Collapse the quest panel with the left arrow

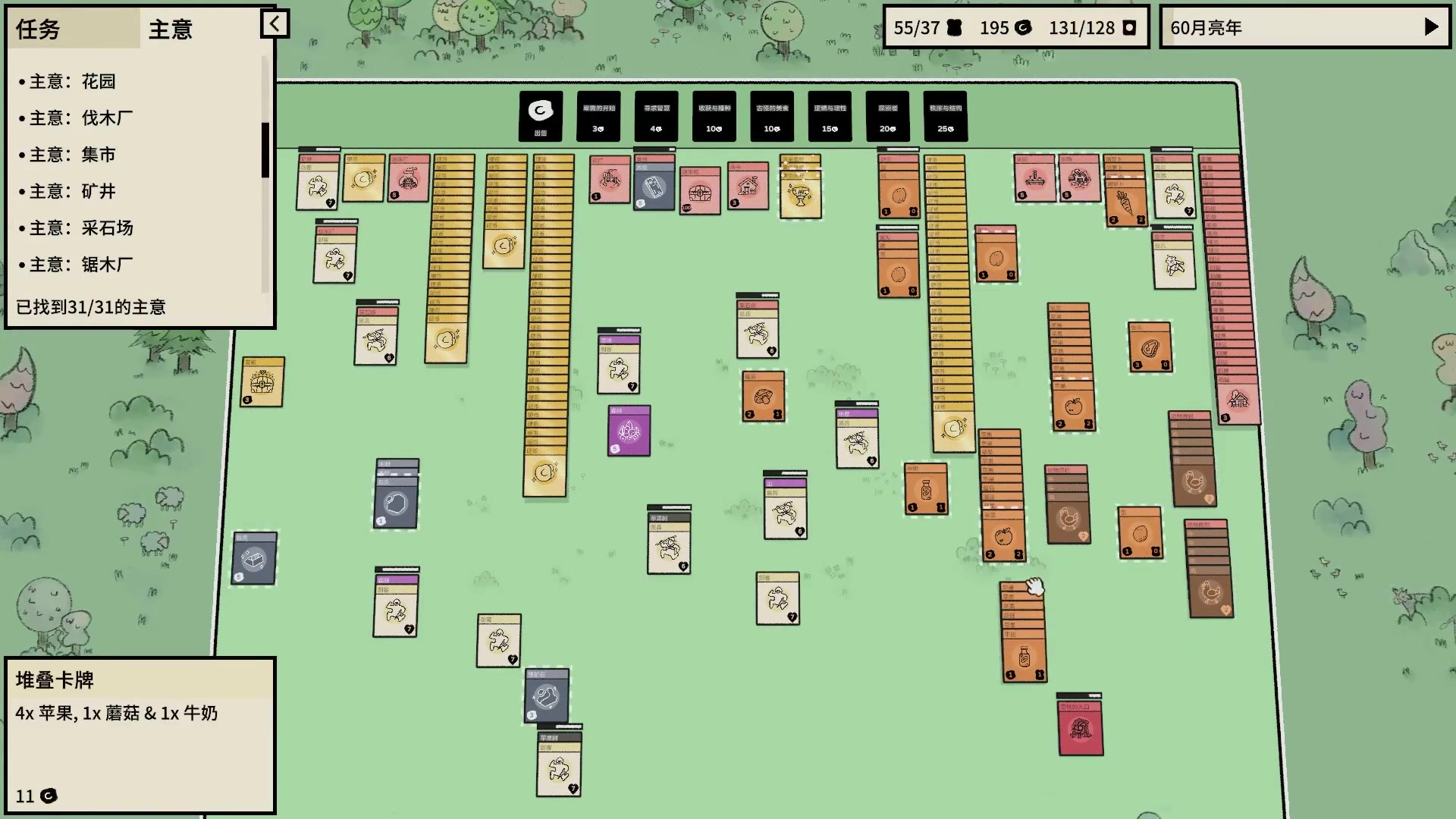275,24
